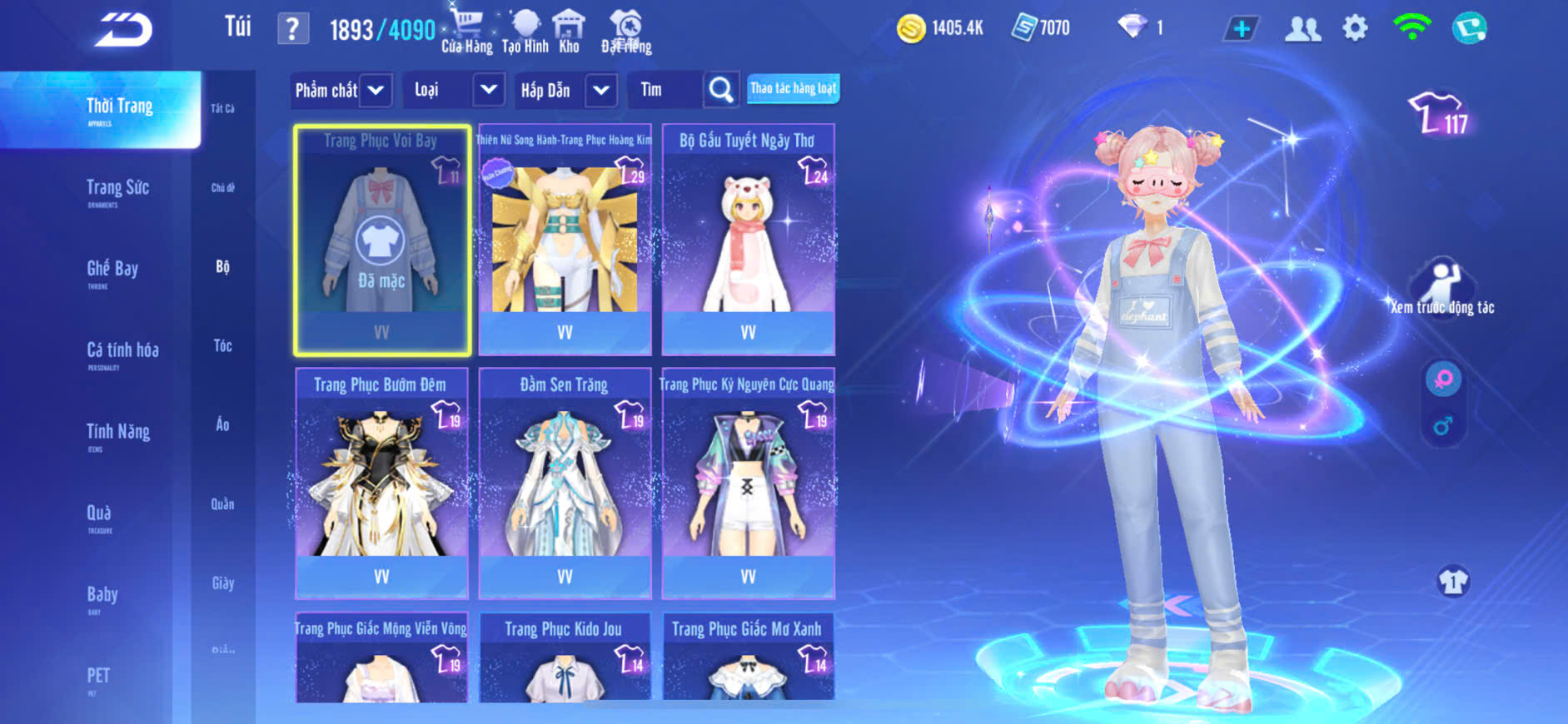Open the gear settings icon
This screenshot has height=724, width=1568.
(x=1355, y=28)
